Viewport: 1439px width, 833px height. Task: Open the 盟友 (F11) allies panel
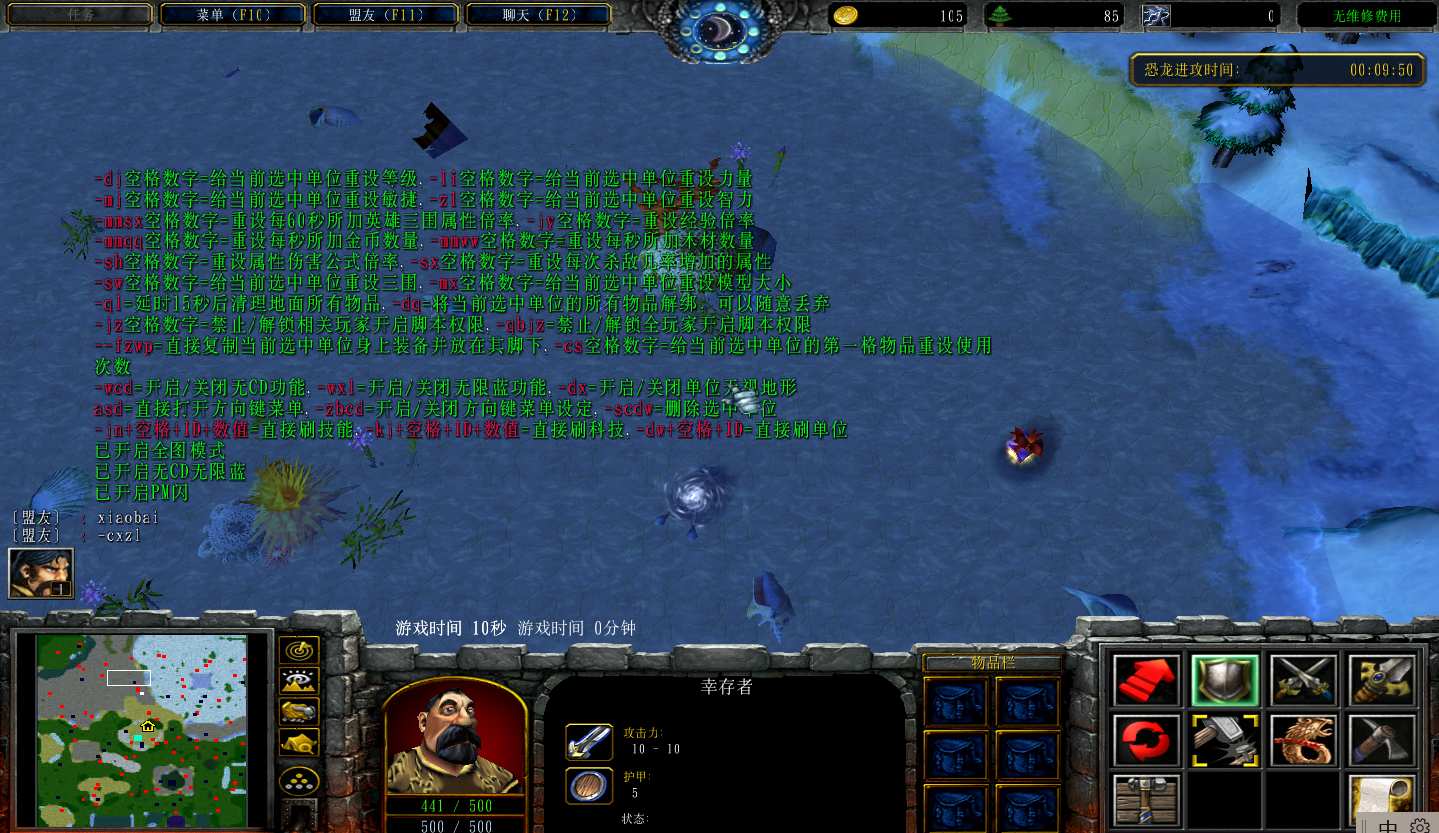pyautogui.click(x=385, y=15)
